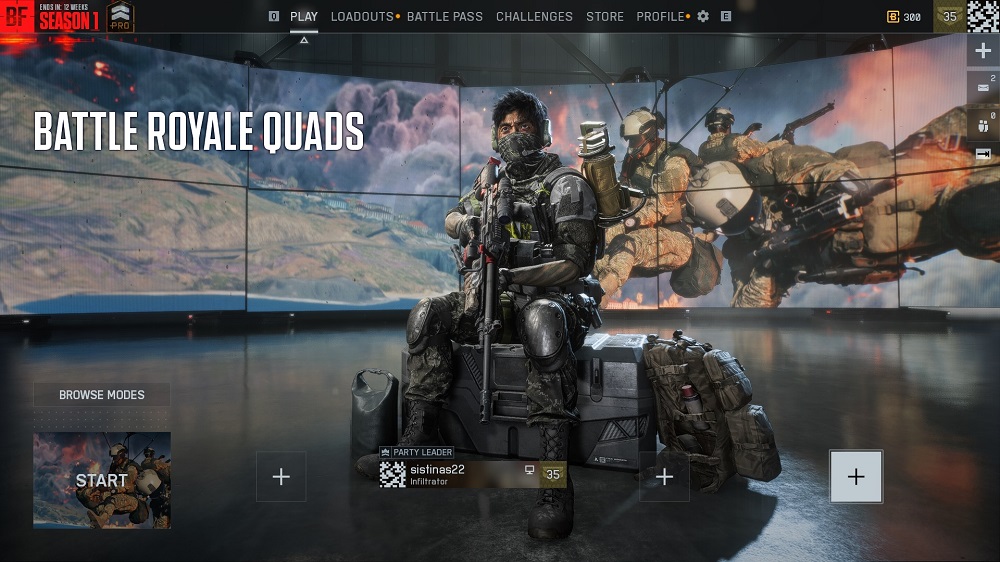Screen dimensions: 1000x562
Task: Click the plus icon in the social sidebar
Action: (x=982, y=52)
